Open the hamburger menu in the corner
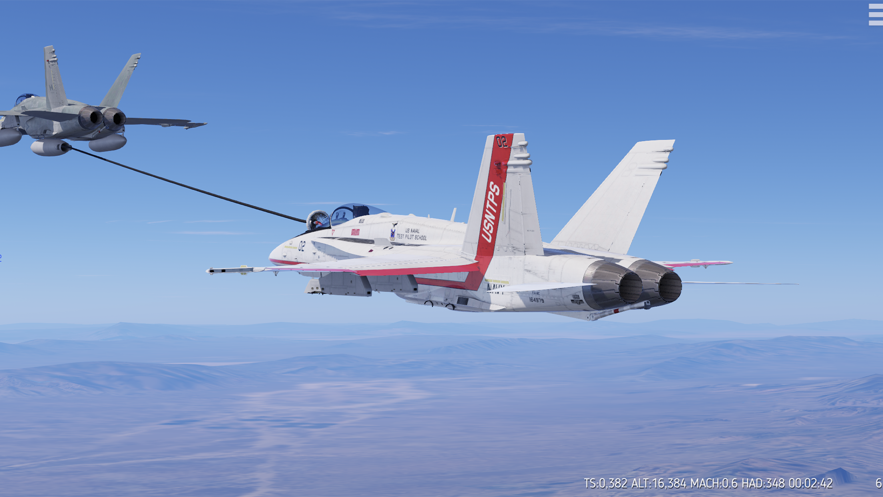Image resolution: width=883 pixels, height=497 pixels. click(x=875, y=14)
